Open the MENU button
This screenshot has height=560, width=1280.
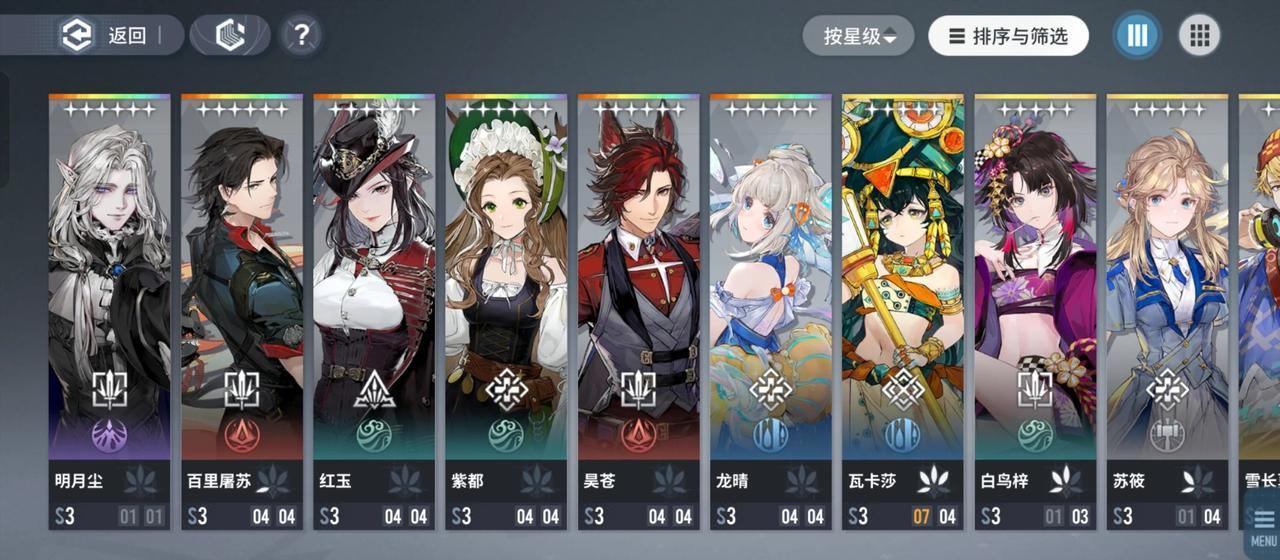tap(1262, 525)
